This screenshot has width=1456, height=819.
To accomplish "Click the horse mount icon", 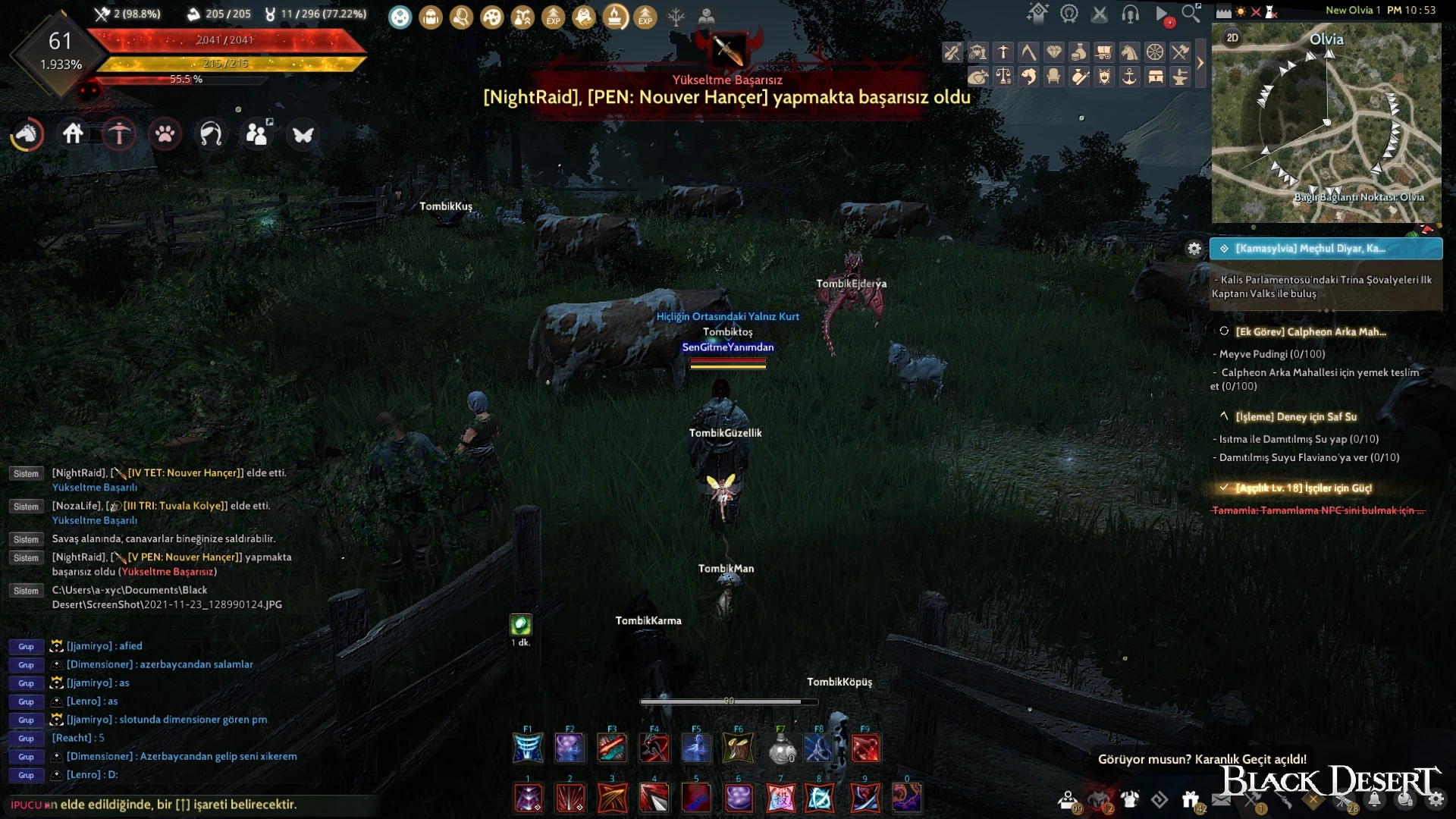I will point(27,134).
